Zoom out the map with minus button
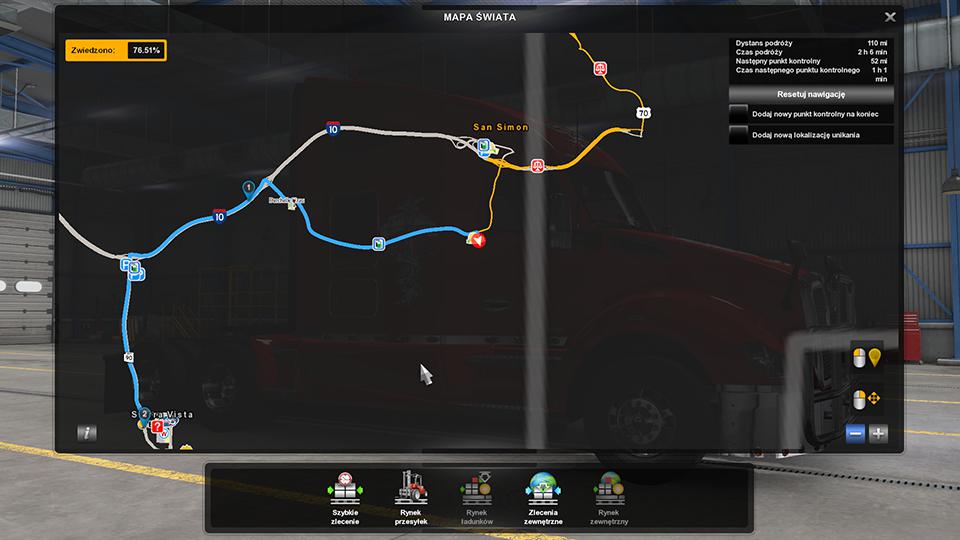Image resolution: width=960 pixels, height=540 pixels. click(855, 433)
